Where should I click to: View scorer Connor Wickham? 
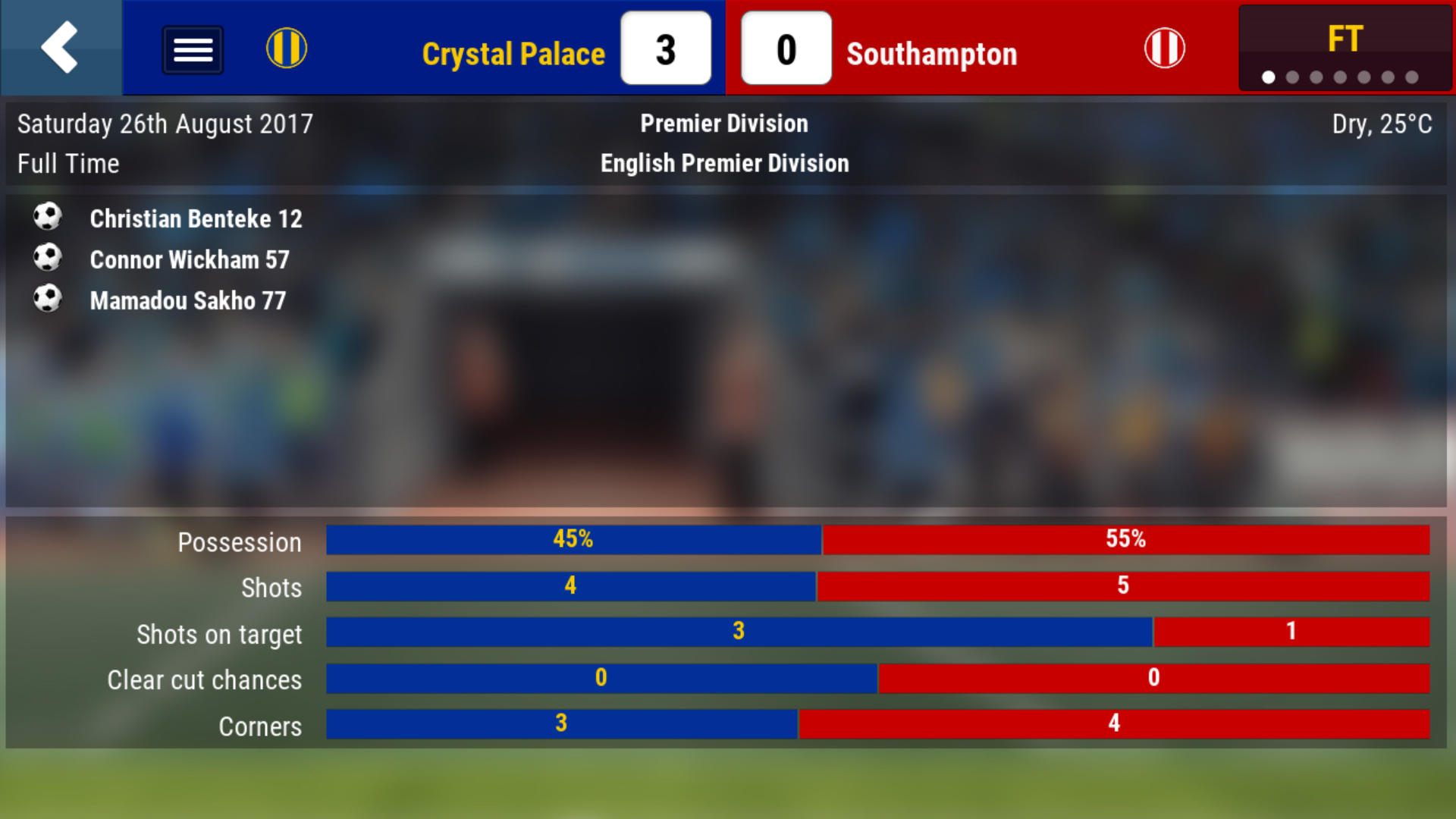190,260
